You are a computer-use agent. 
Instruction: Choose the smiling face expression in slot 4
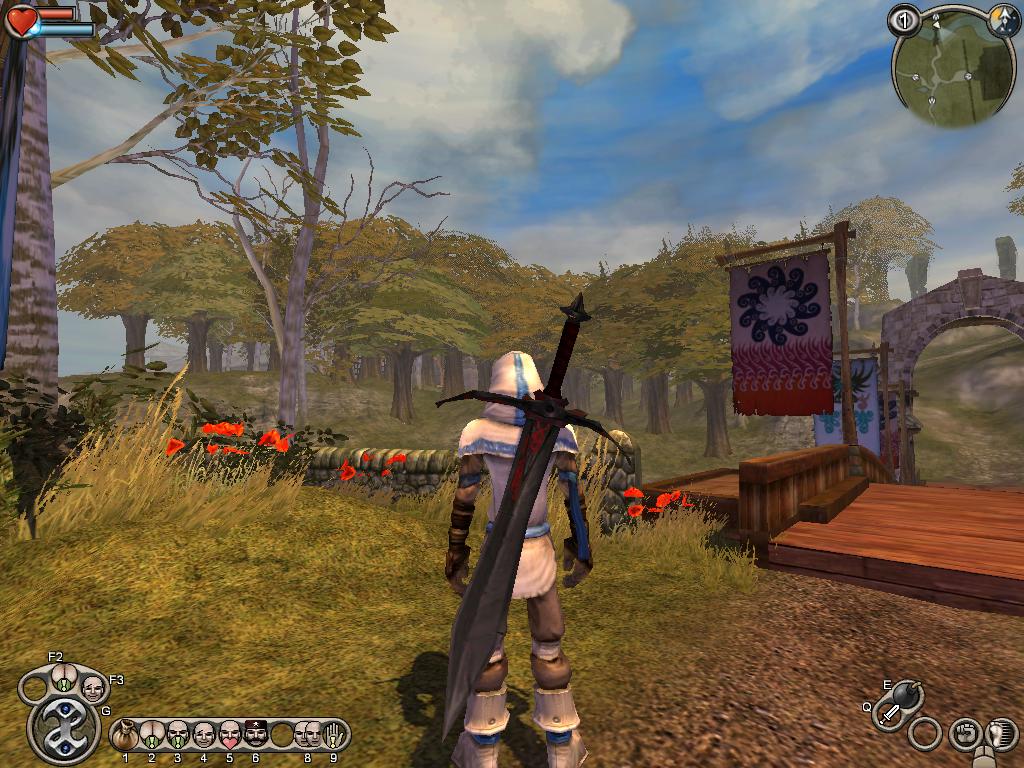pos(204,736)
